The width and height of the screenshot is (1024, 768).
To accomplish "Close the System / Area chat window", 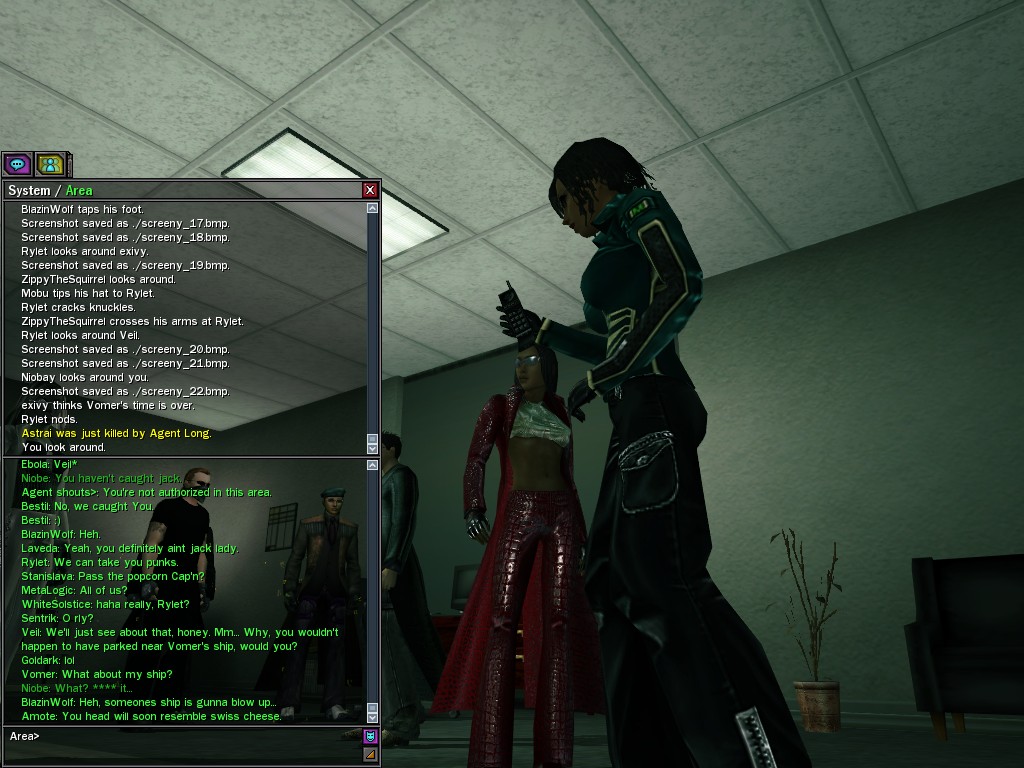I will point(370,190).
